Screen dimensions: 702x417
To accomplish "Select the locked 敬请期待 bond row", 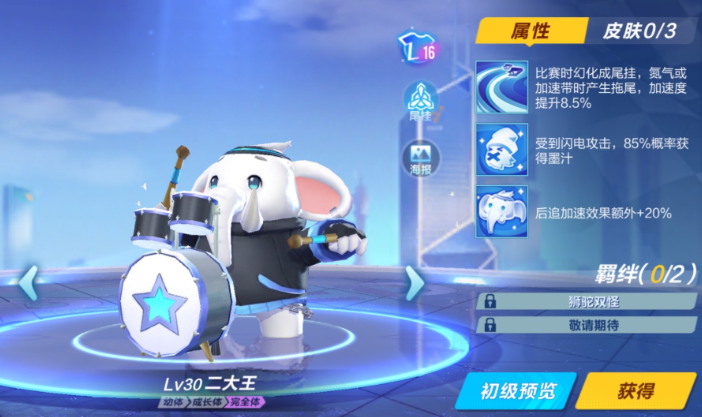I will point(585,324).
